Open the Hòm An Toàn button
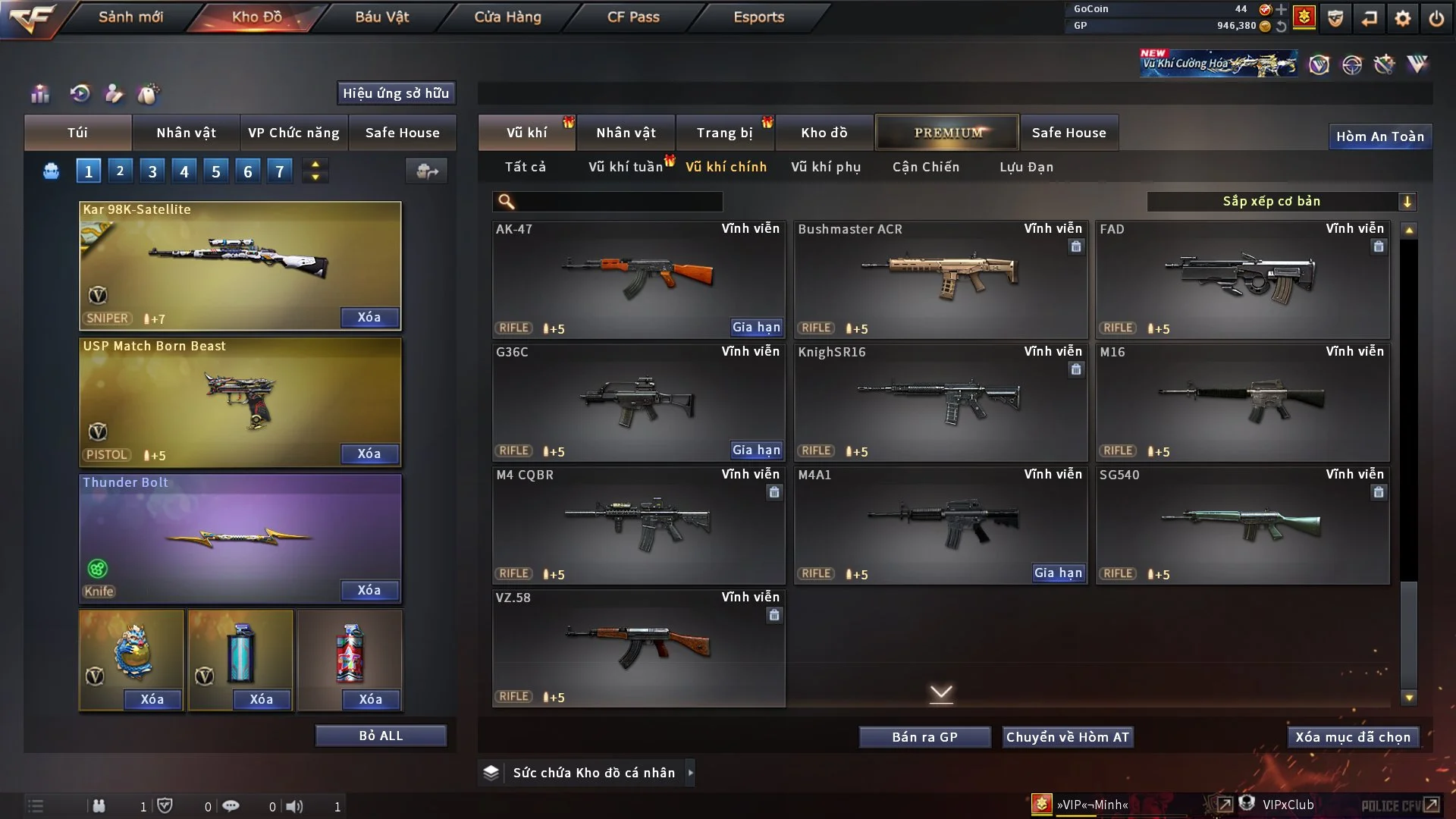 (1379, 136)
